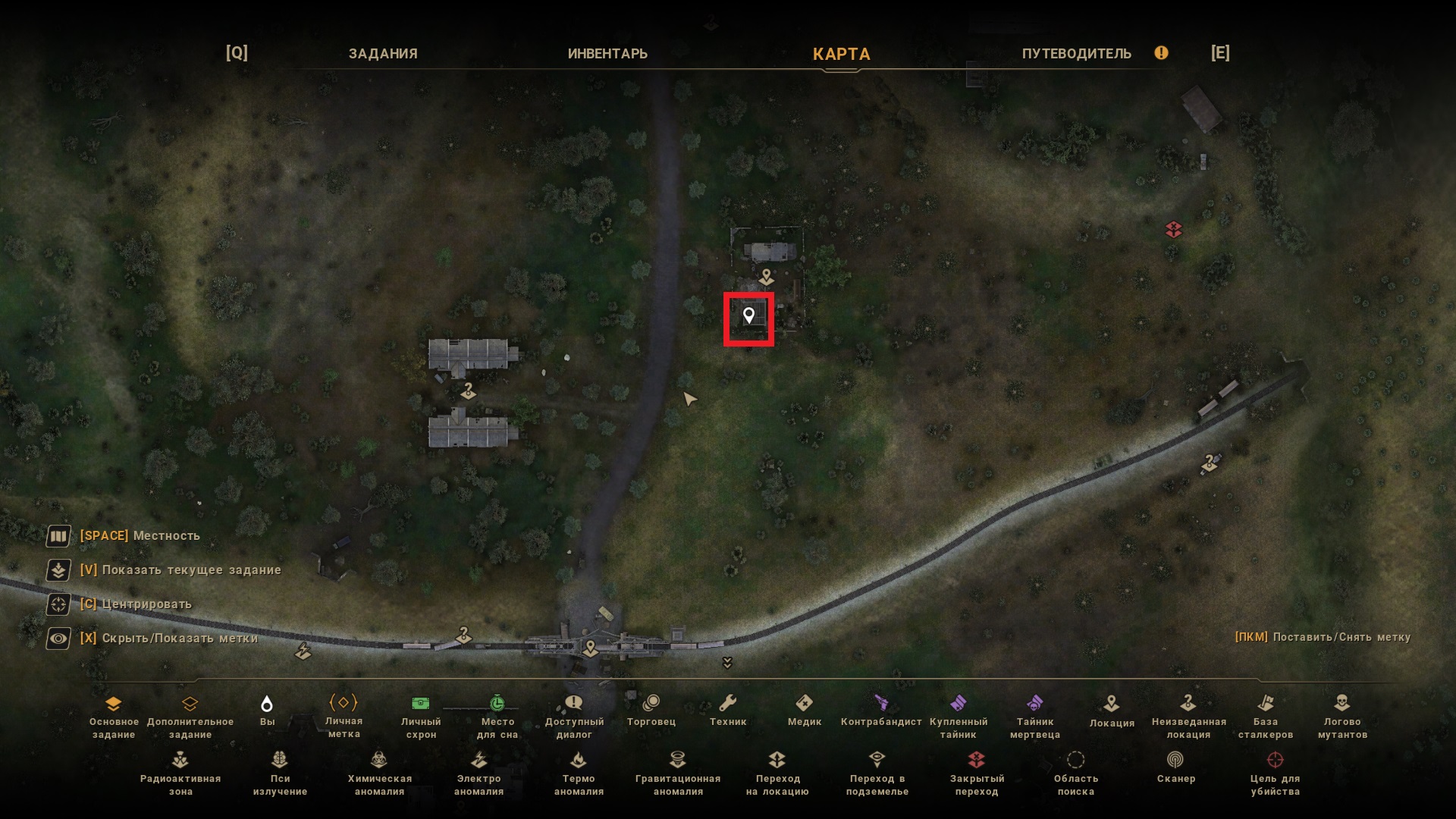1456x819 pixels.
Task: Open the Путеводитель tab
Action: tap(1076, 54)
